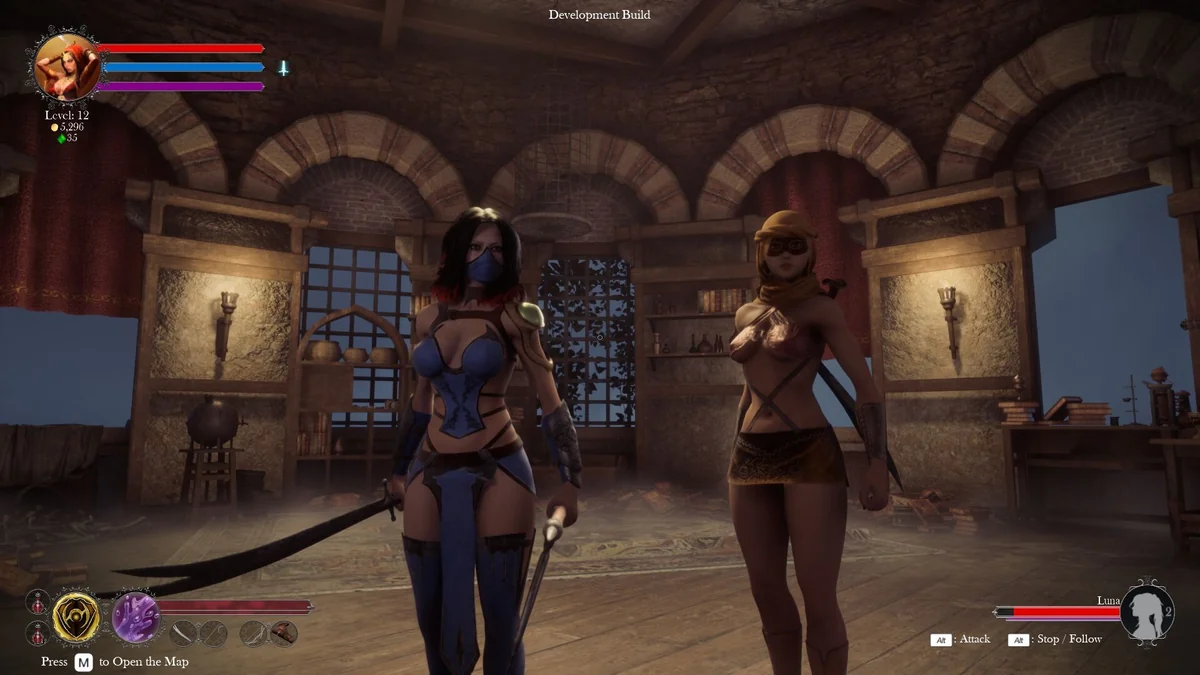Use the purple bubbling orb ability
The width and height of the screenshot is (1200, 675).
coord(134,616)
